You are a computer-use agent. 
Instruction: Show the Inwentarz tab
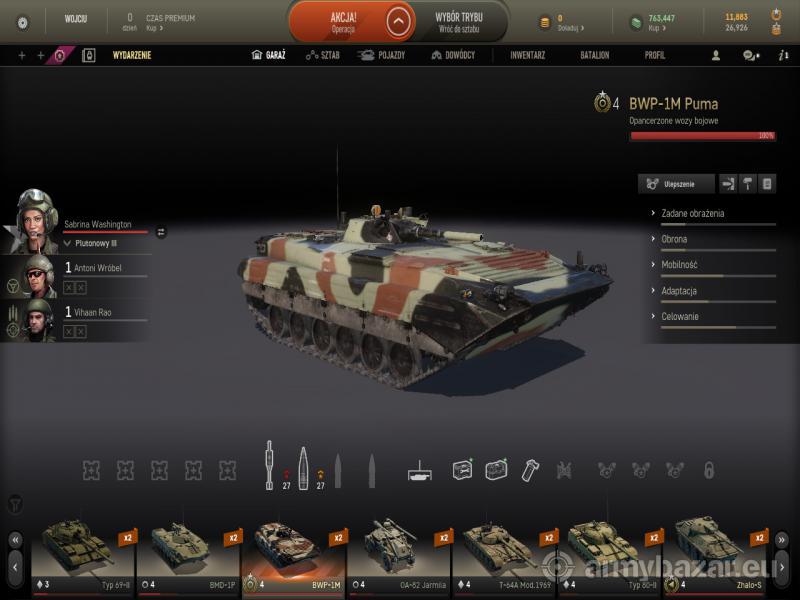(527, 55)
